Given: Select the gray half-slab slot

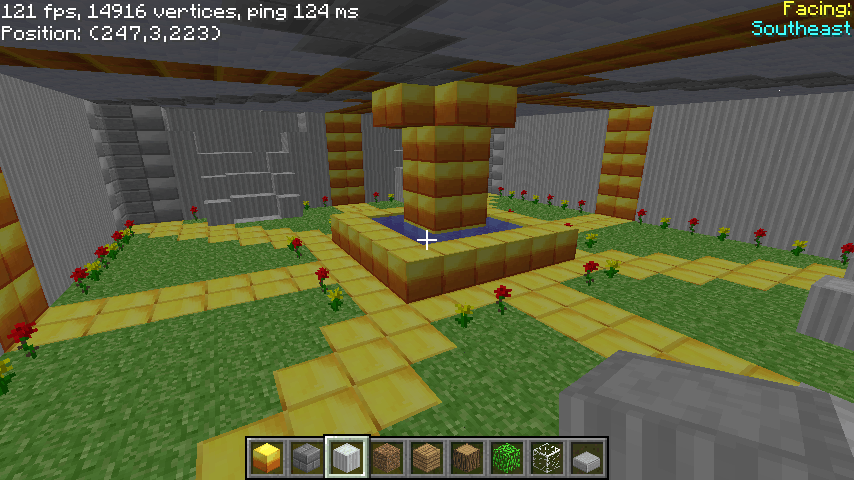Looking at the screenshot, I should [587, 458].
